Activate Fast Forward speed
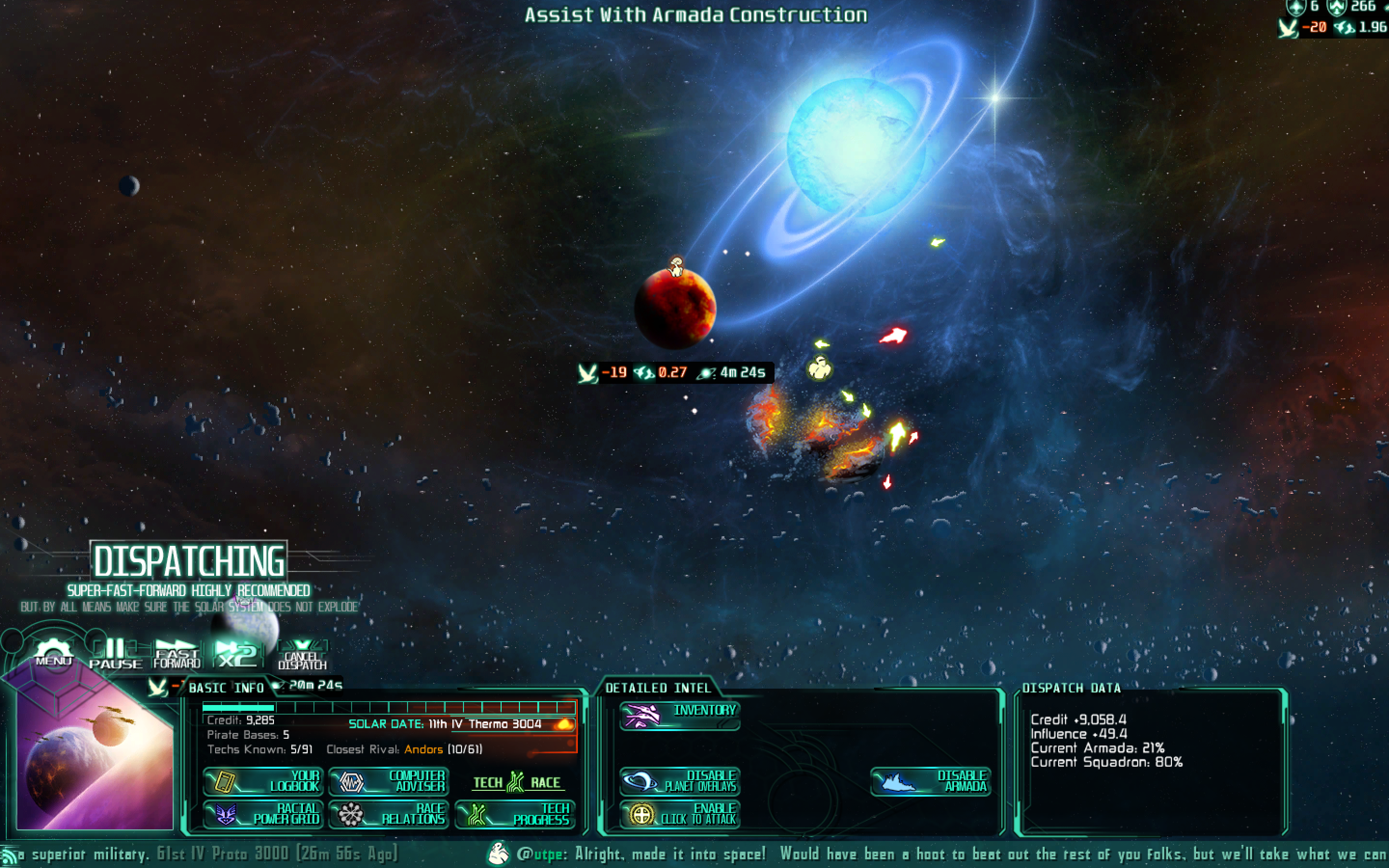 (177, 654)
